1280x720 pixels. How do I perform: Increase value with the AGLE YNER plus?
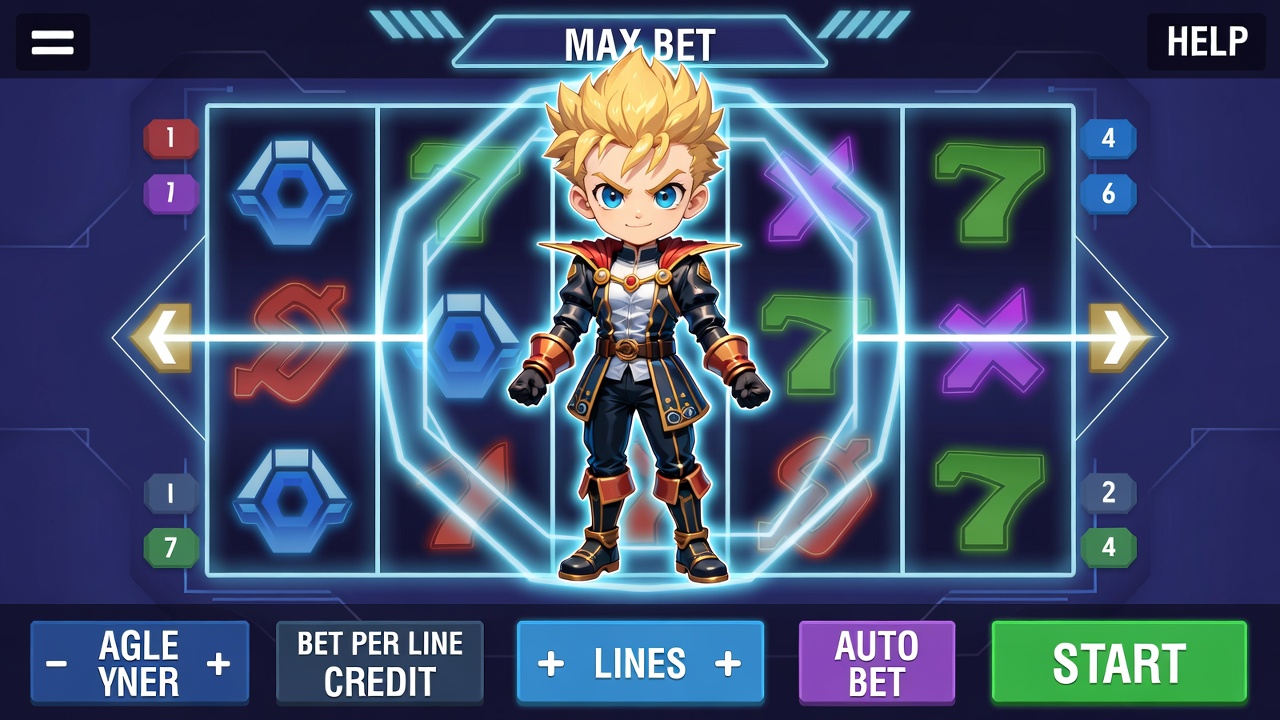[218, 663]
